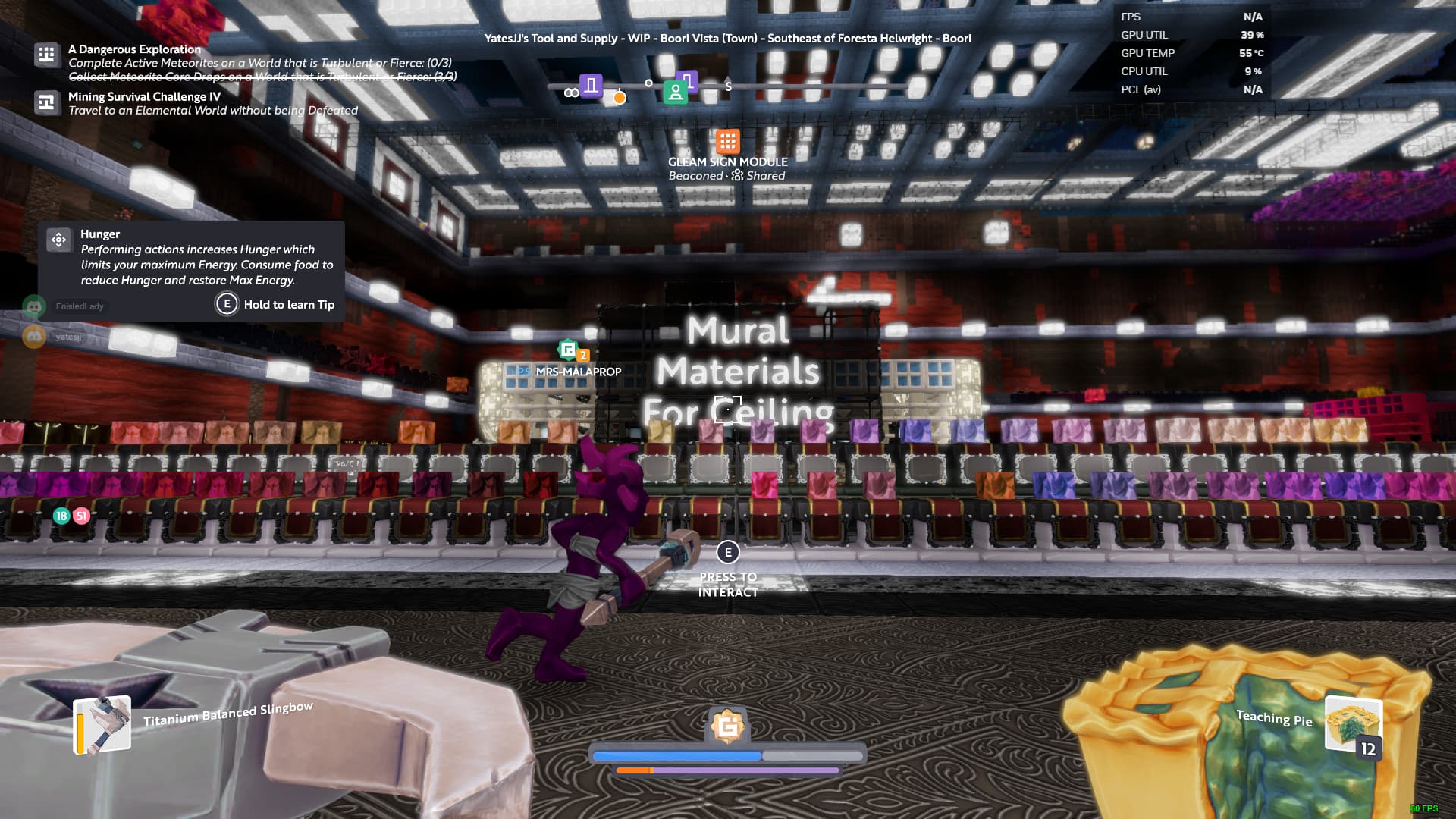Click the orange dot marker on the compass

[x=620, y=98]
